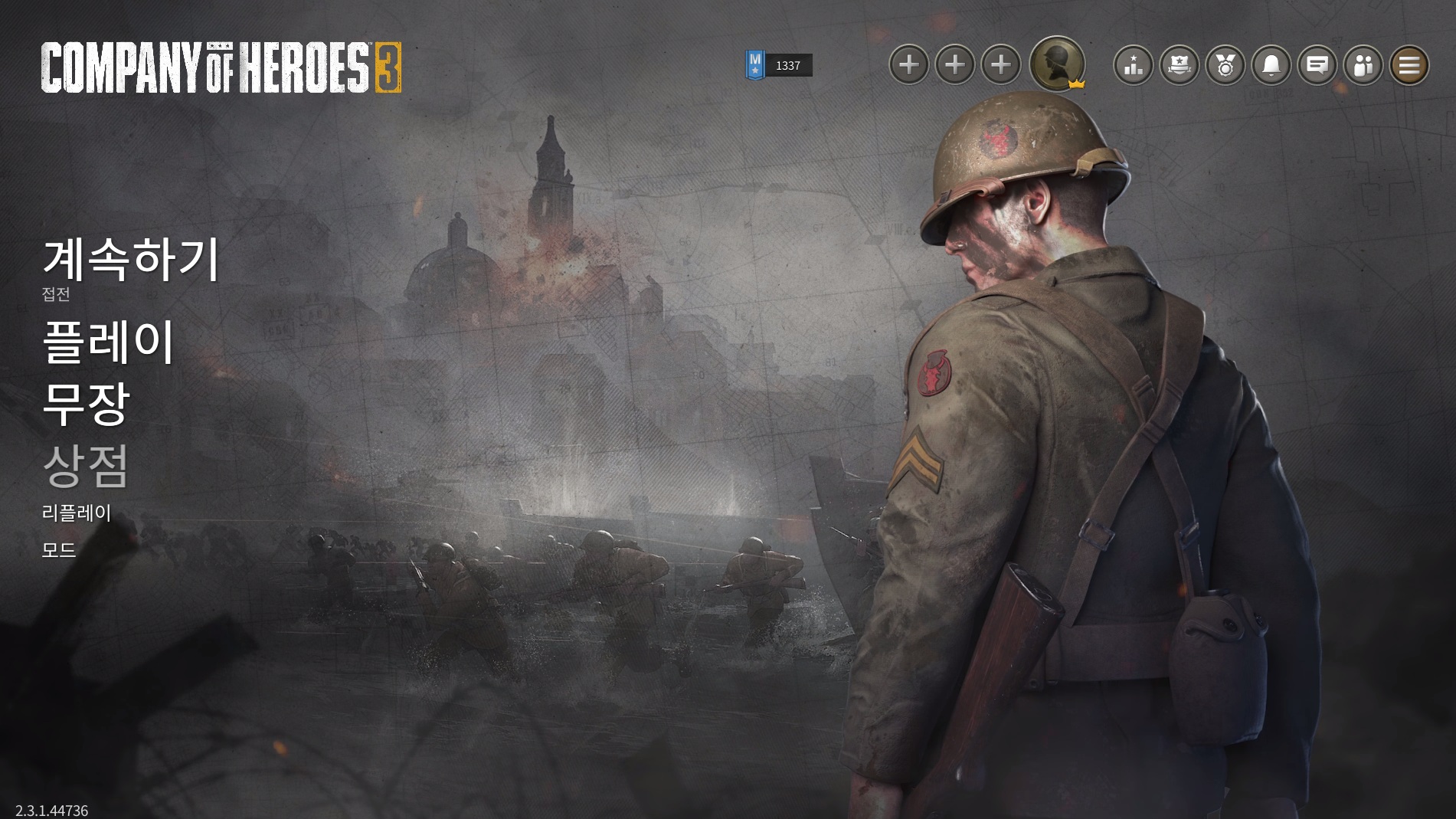Viewport: 1456px width, 819px height.
Task: Show the leaderboard podium icon
Action: point(1133,65)
